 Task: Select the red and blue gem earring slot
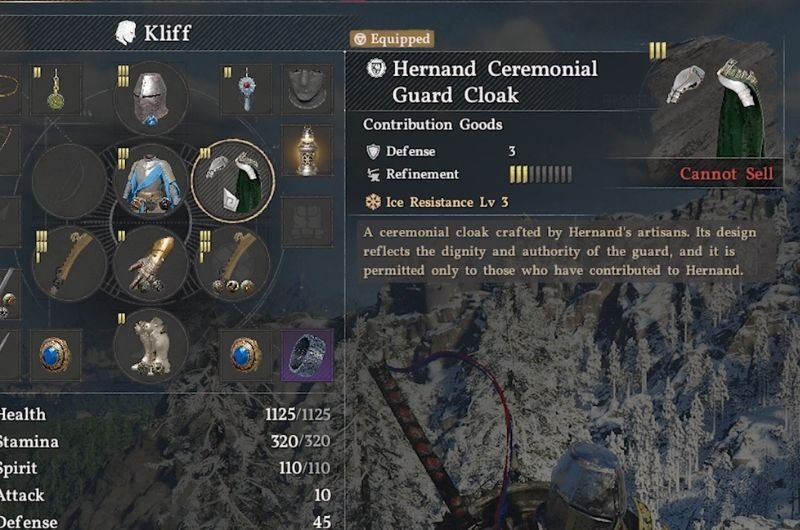click(x=246, y=89)
